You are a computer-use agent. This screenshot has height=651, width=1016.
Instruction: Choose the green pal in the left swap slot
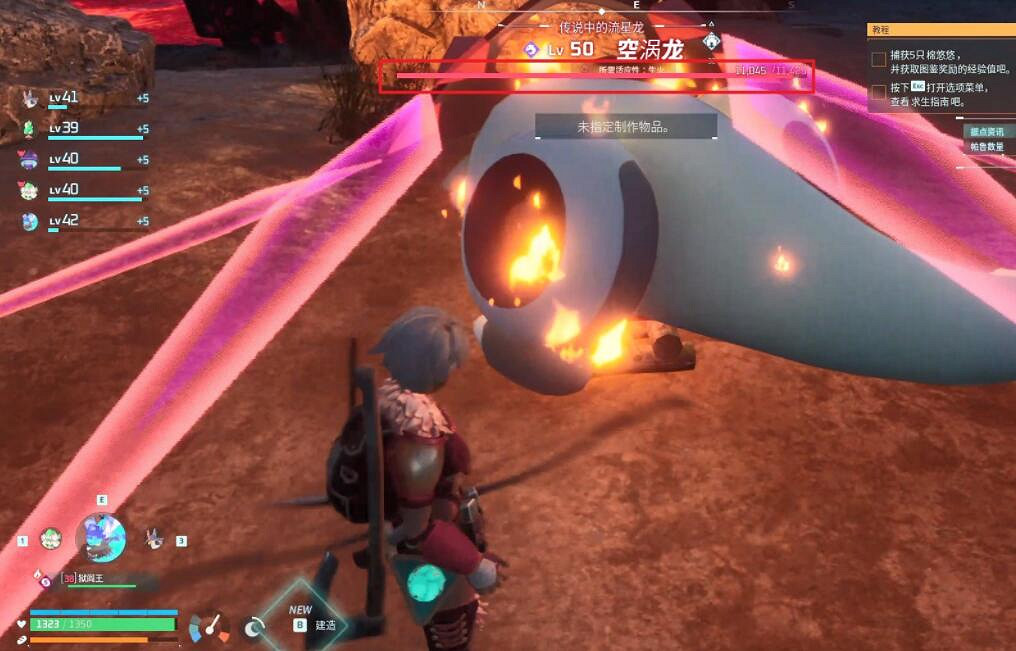pyautogui.click(x=50, y=538)
